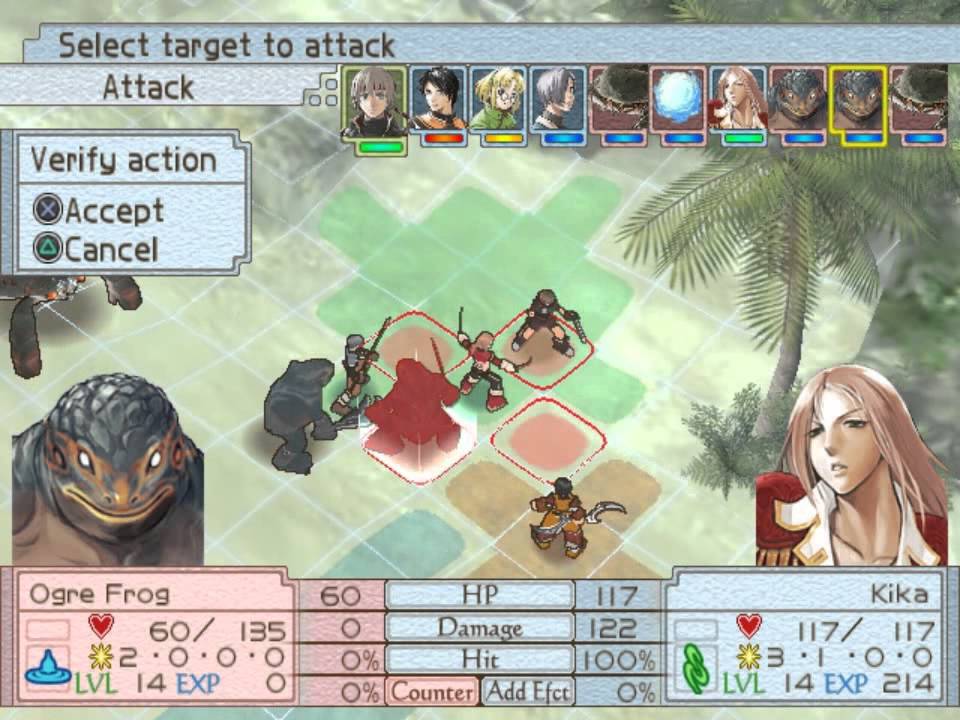Select the yellow-highlighted Ogre Frog turn portrait
The height and width of the screenshot is (720, 960).
(857, 101)
